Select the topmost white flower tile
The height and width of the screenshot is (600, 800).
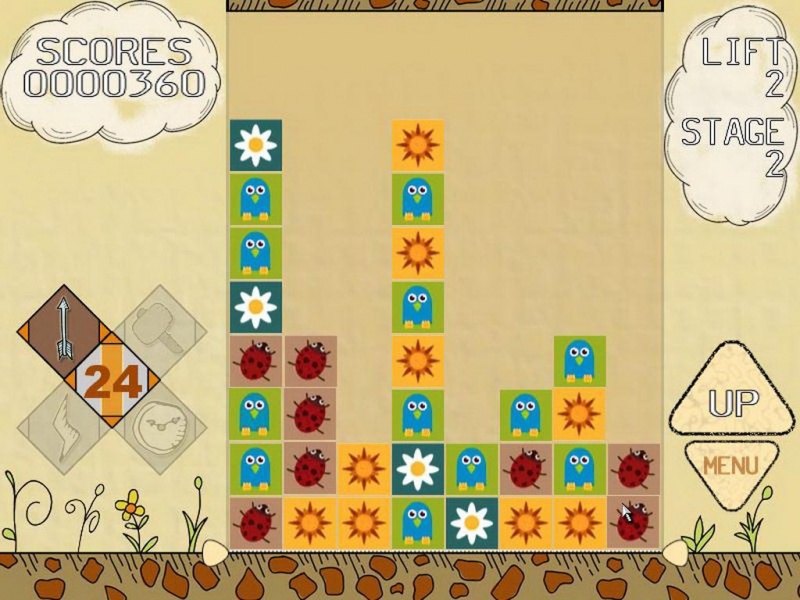256,145
